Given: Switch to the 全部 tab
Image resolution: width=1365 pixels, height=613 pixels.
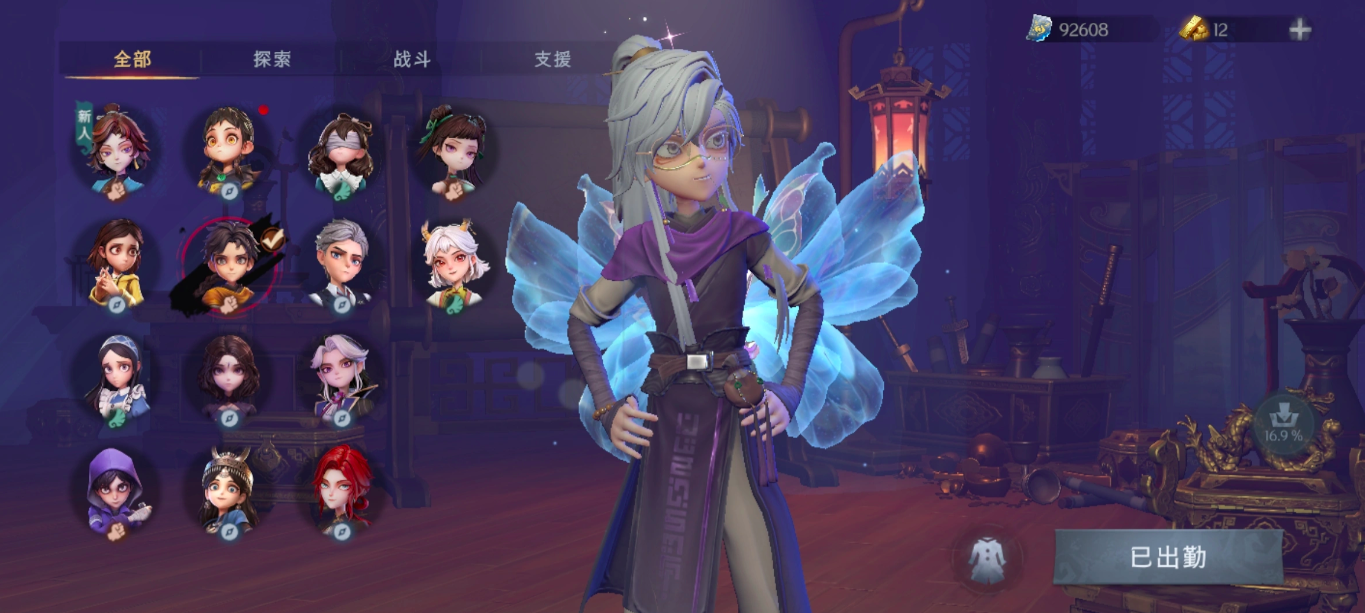Looking at the screenshot, I should [x=132, y=59].
